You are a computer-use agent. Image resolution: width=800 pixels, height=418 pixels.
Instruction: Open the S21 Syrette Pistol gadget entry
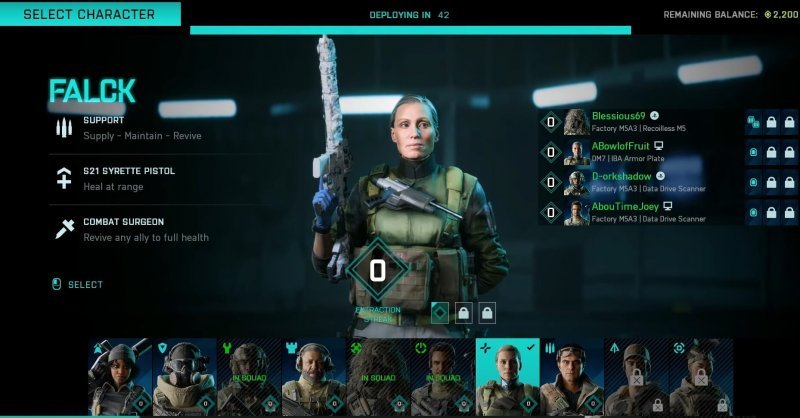click(128, 177)
